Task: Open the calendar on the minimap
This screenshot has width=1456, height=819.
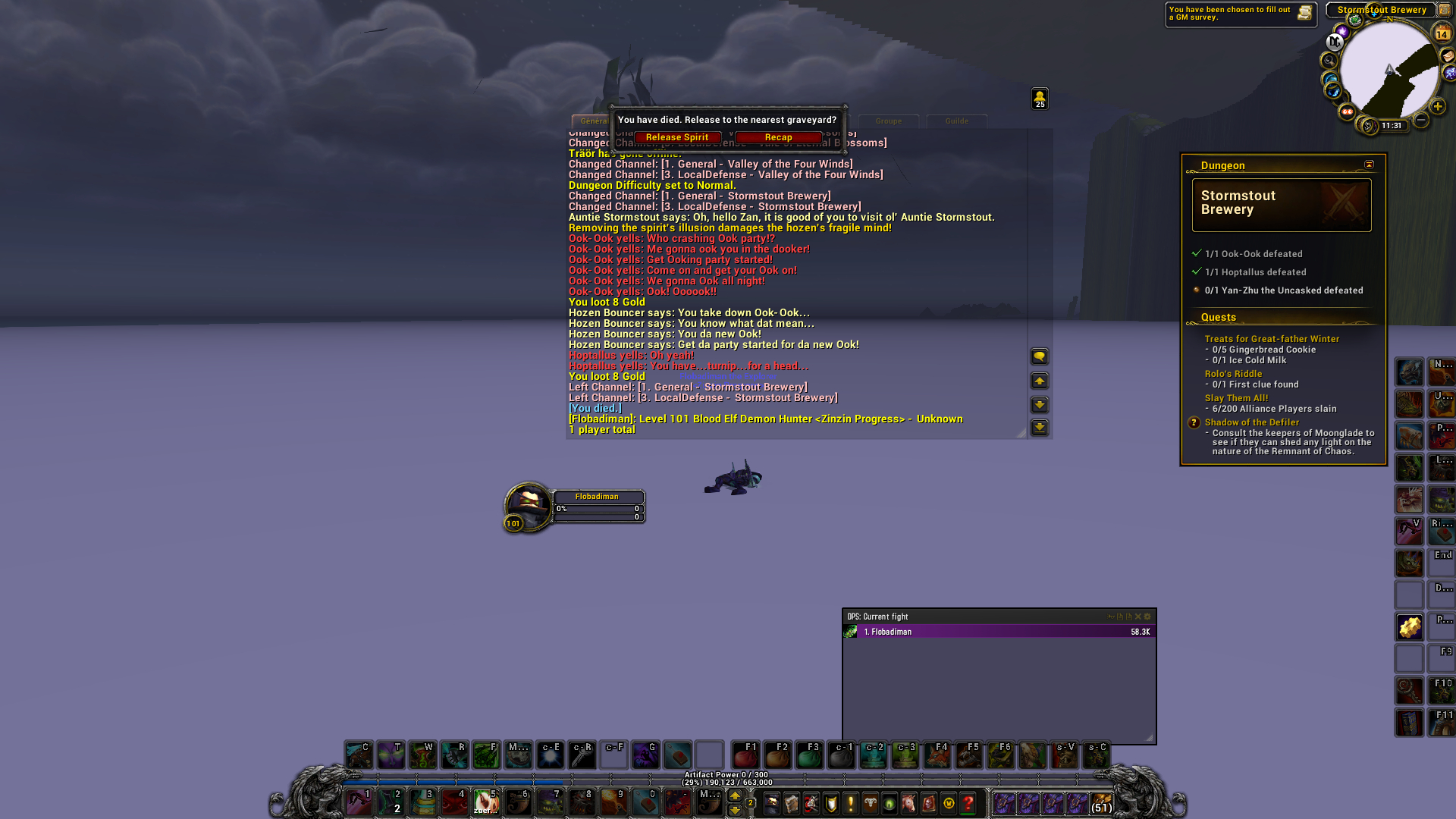Action: [x=1442, y=32]
